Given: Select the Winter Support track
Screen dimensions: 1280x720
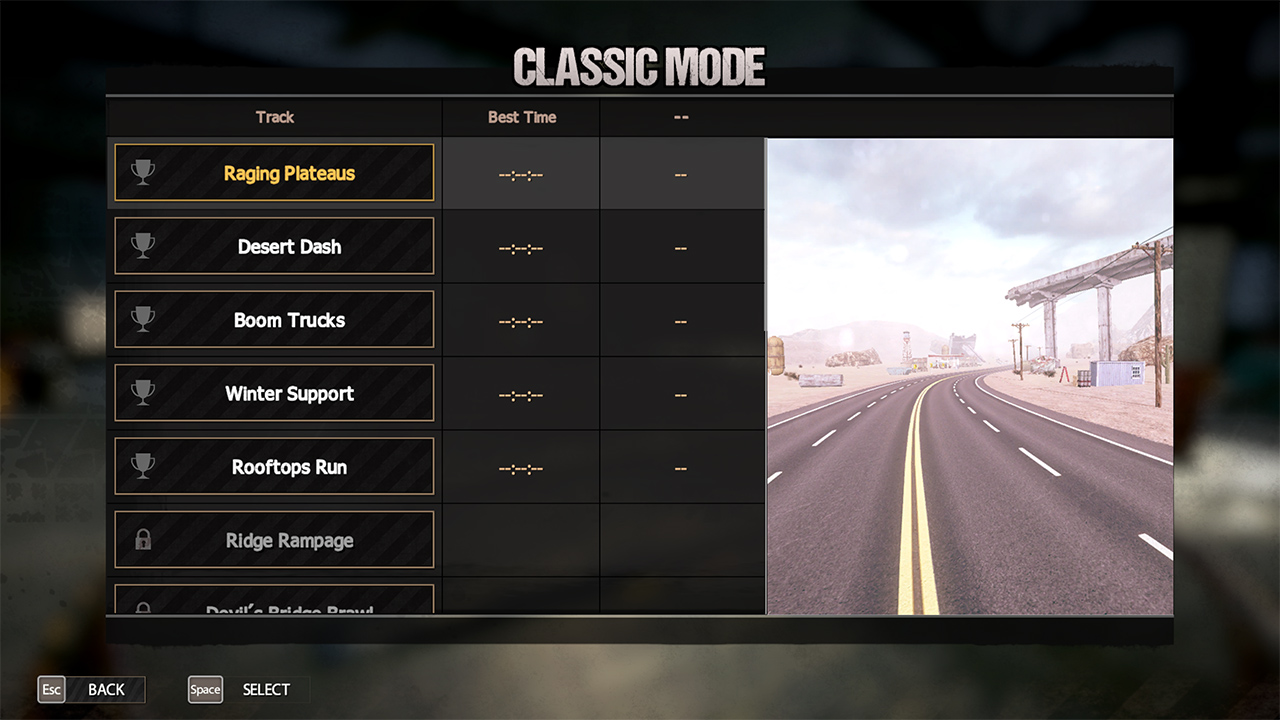Looking at the screenshot, I should [274, 393].
